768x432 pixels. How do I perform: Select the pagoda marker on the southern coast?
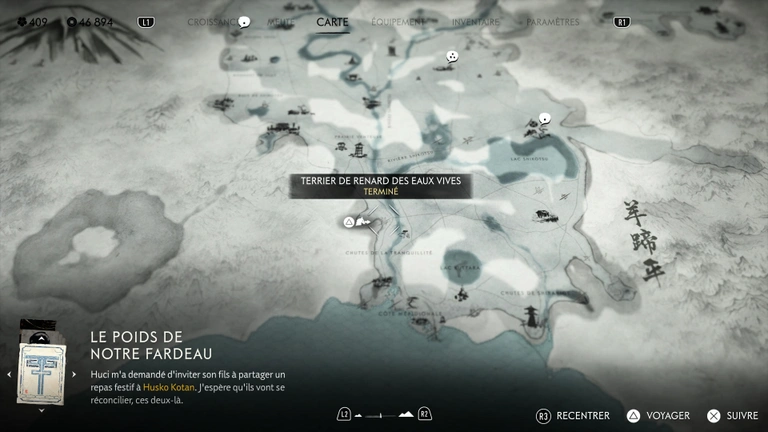[532, 316]
